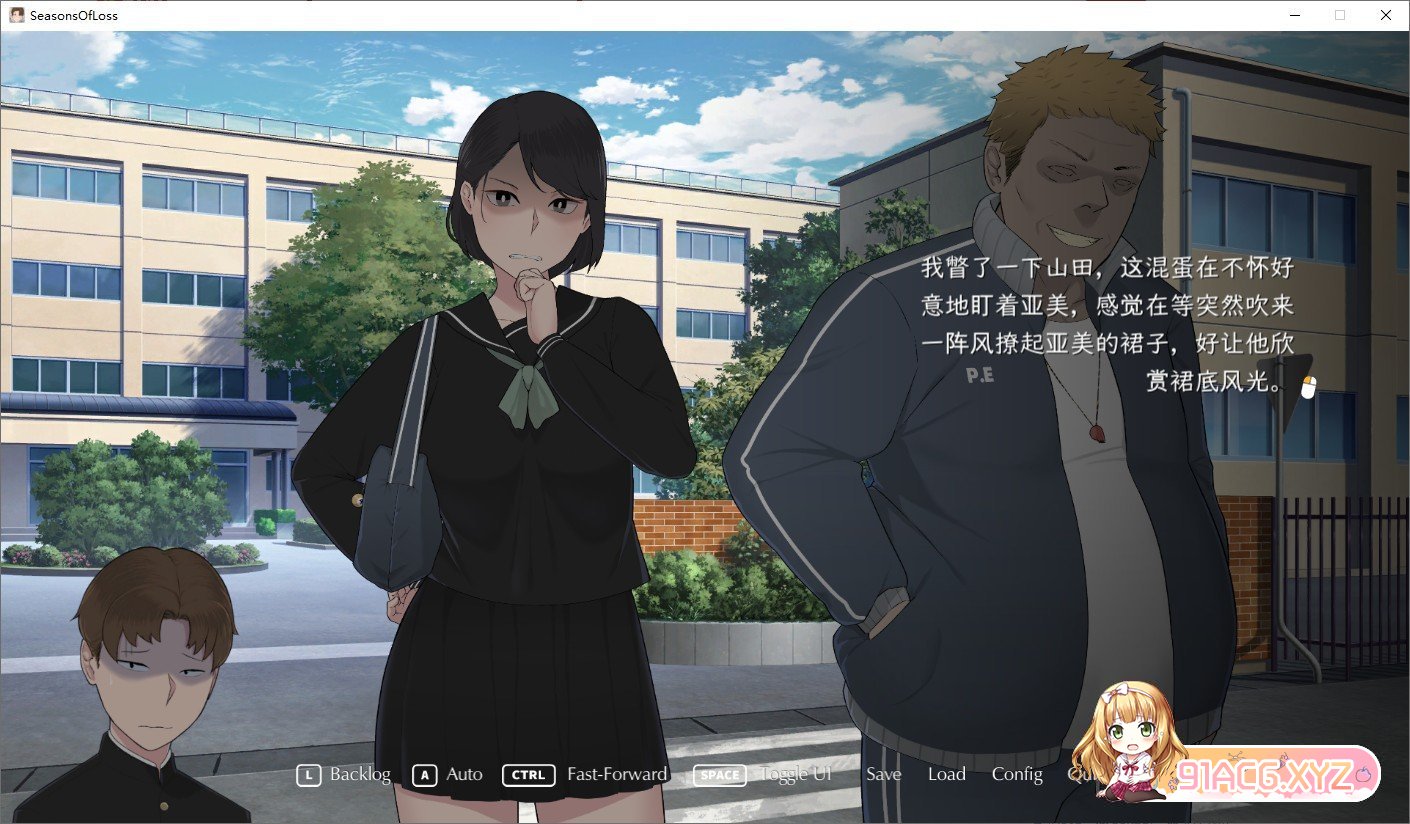Open the Load game screen
Viewport: 1410px width, 824px height.
(946, 775)
